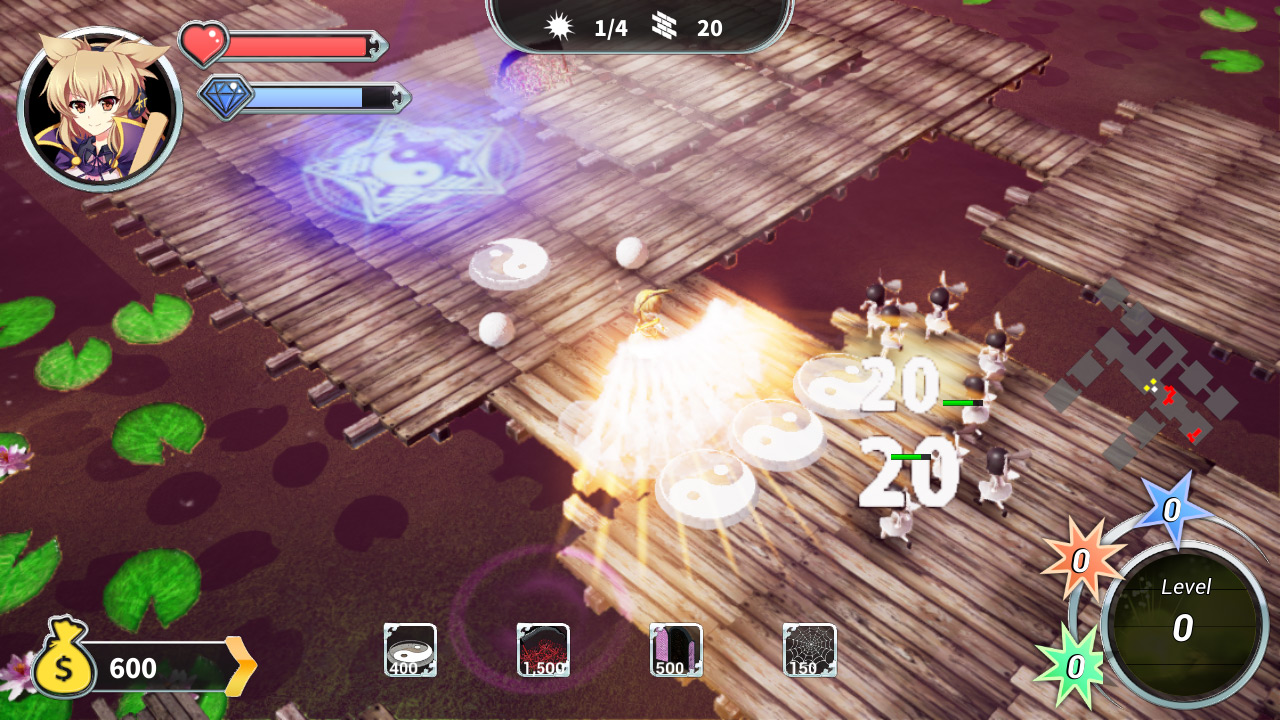Select the spider web trap costing 150

[808, 650]
